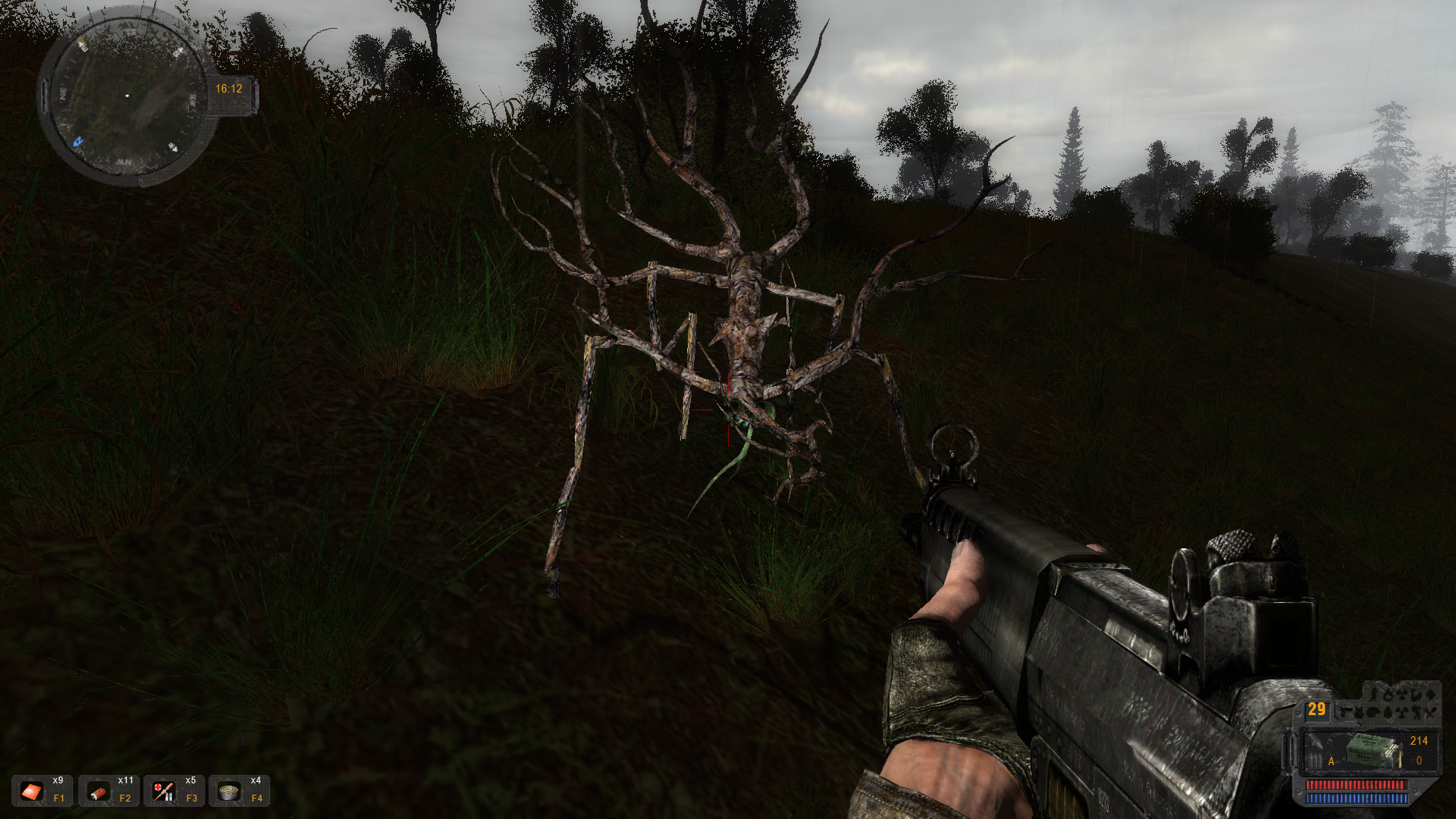Screen dimensions: 1456x819
Task: Click the circular minimap
Action: (126, 96)
